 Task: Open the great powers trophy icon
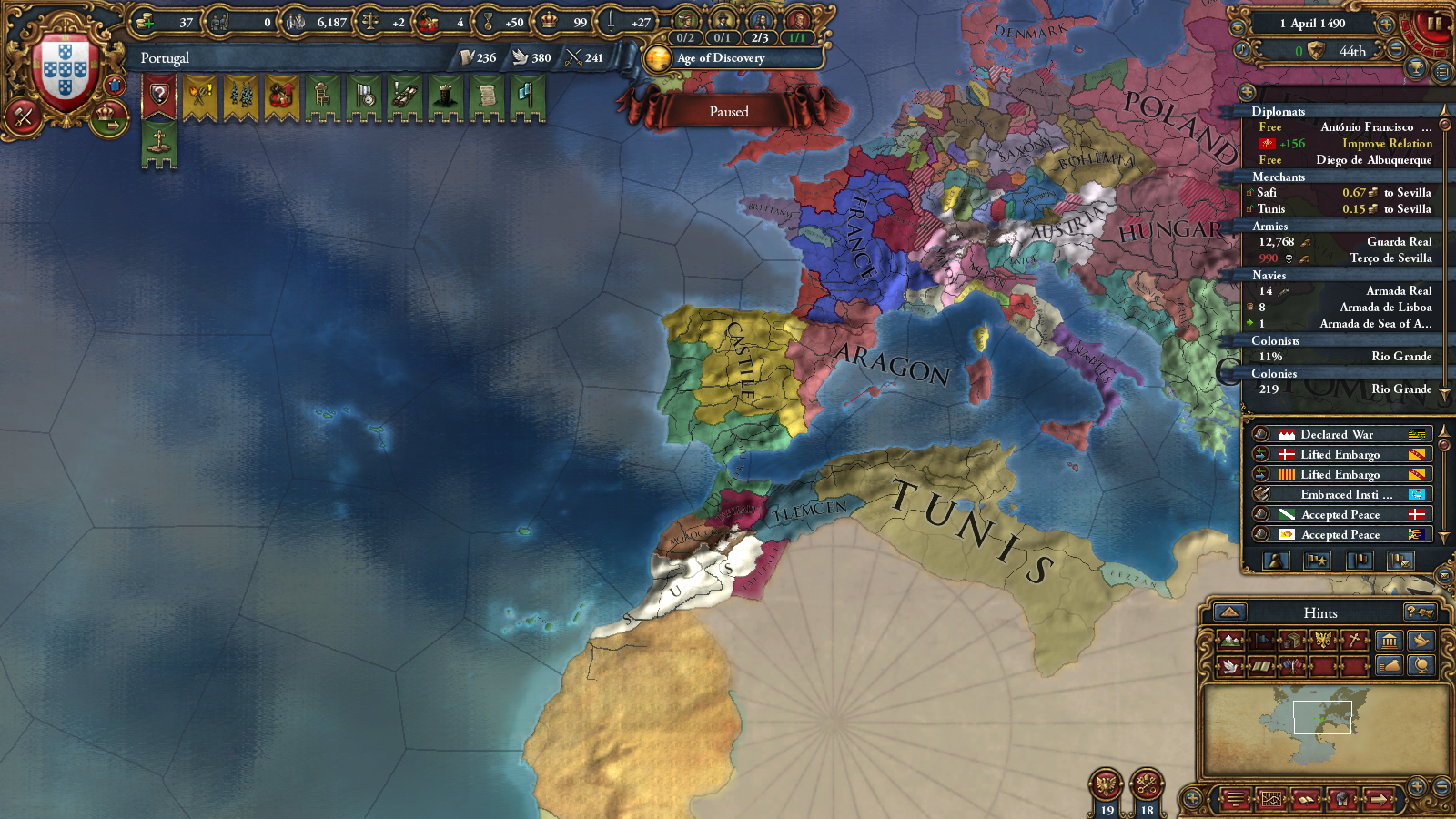coord(1416,67)
